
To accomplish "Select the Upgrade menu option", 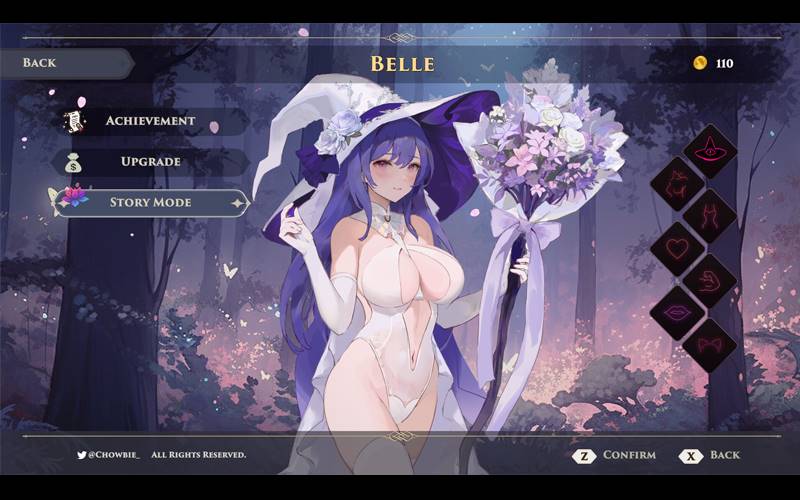I will pyautogui.click(x=150, y=161).
